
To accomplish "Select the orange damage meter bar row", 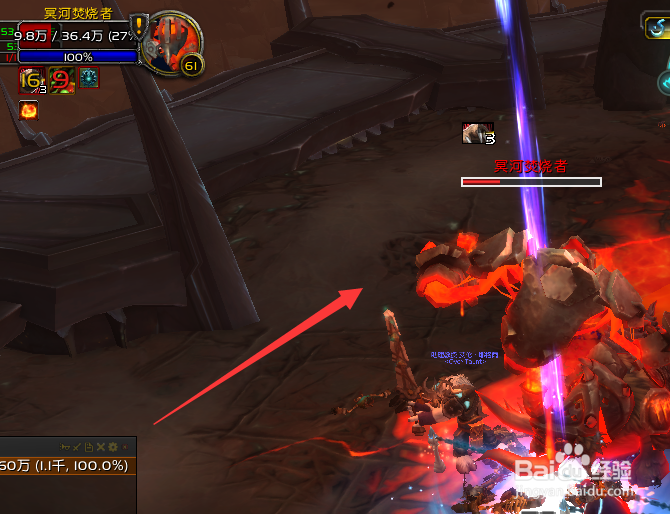I will (65, 465).
